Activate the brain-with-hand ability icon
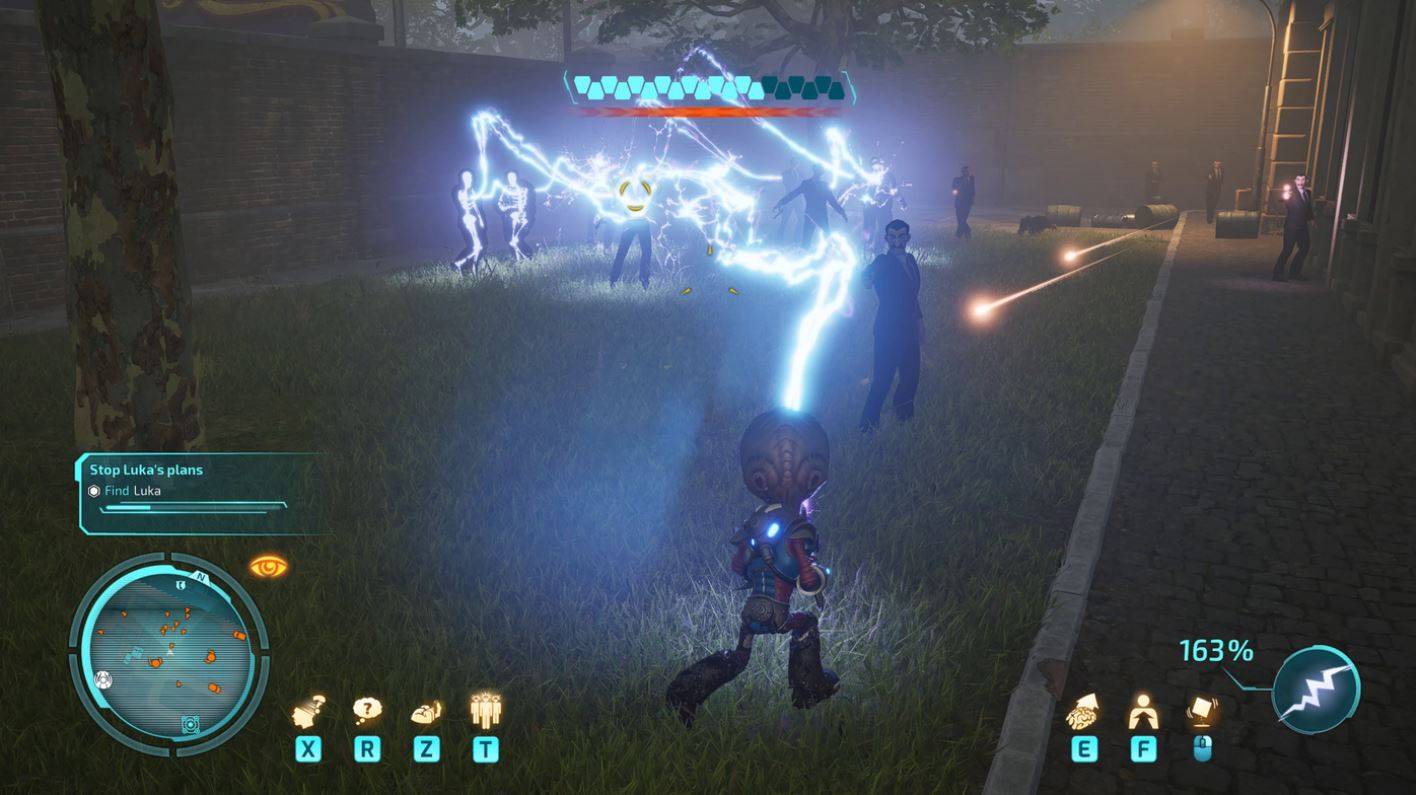Viewport: 1416px width, 795px height. coord(427,711)
